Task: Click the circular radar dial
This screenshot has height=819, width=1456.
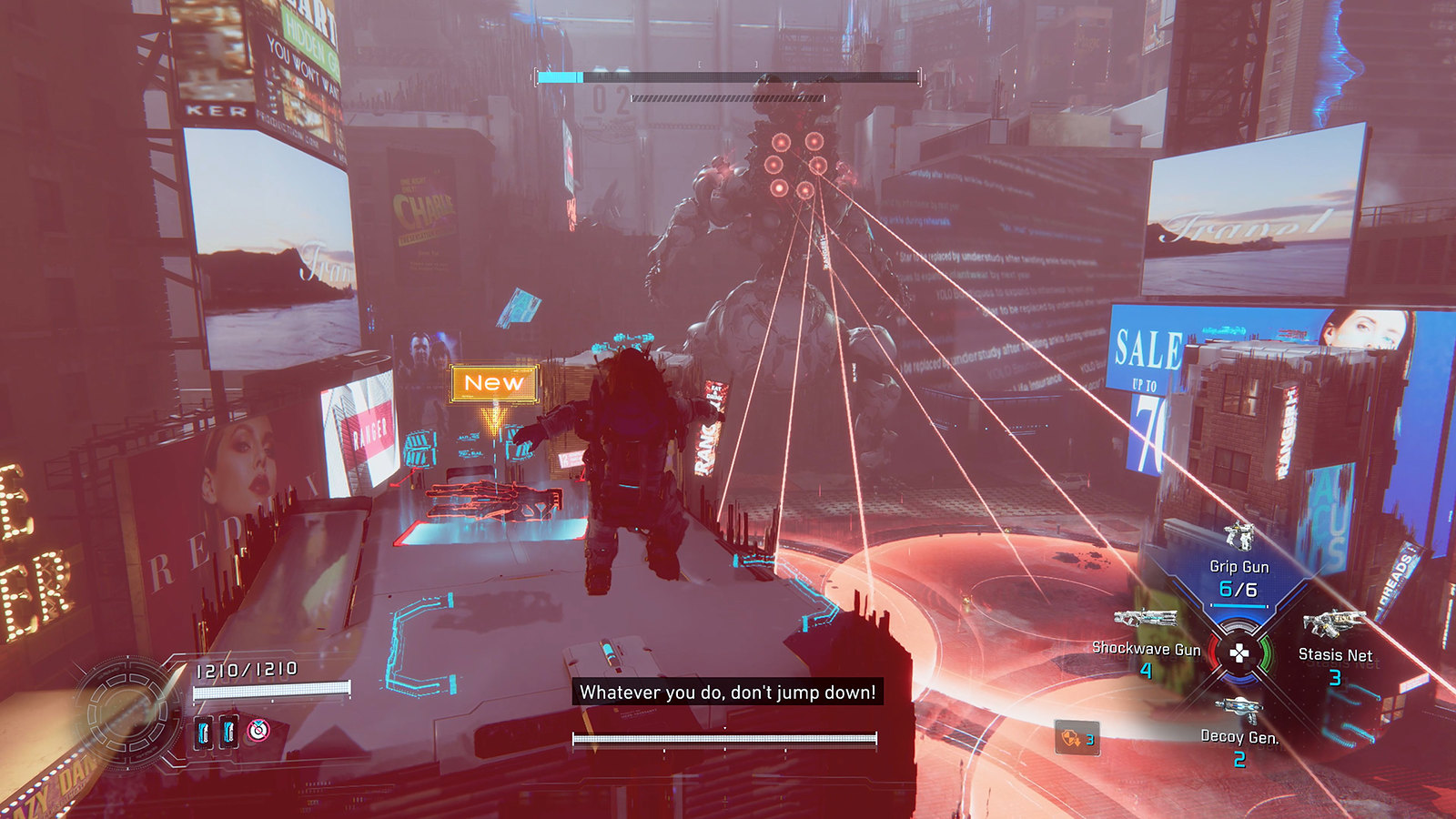Action: pos(128,713)
